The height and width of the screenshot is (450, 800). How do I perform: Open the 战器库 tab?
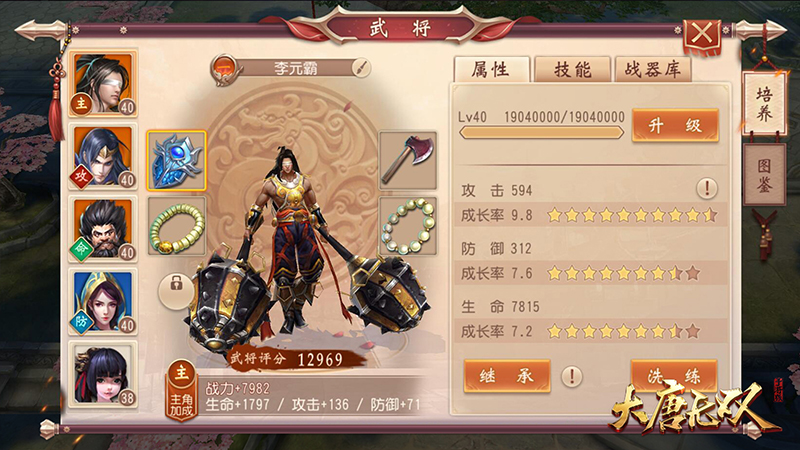[x=652, y=69]
